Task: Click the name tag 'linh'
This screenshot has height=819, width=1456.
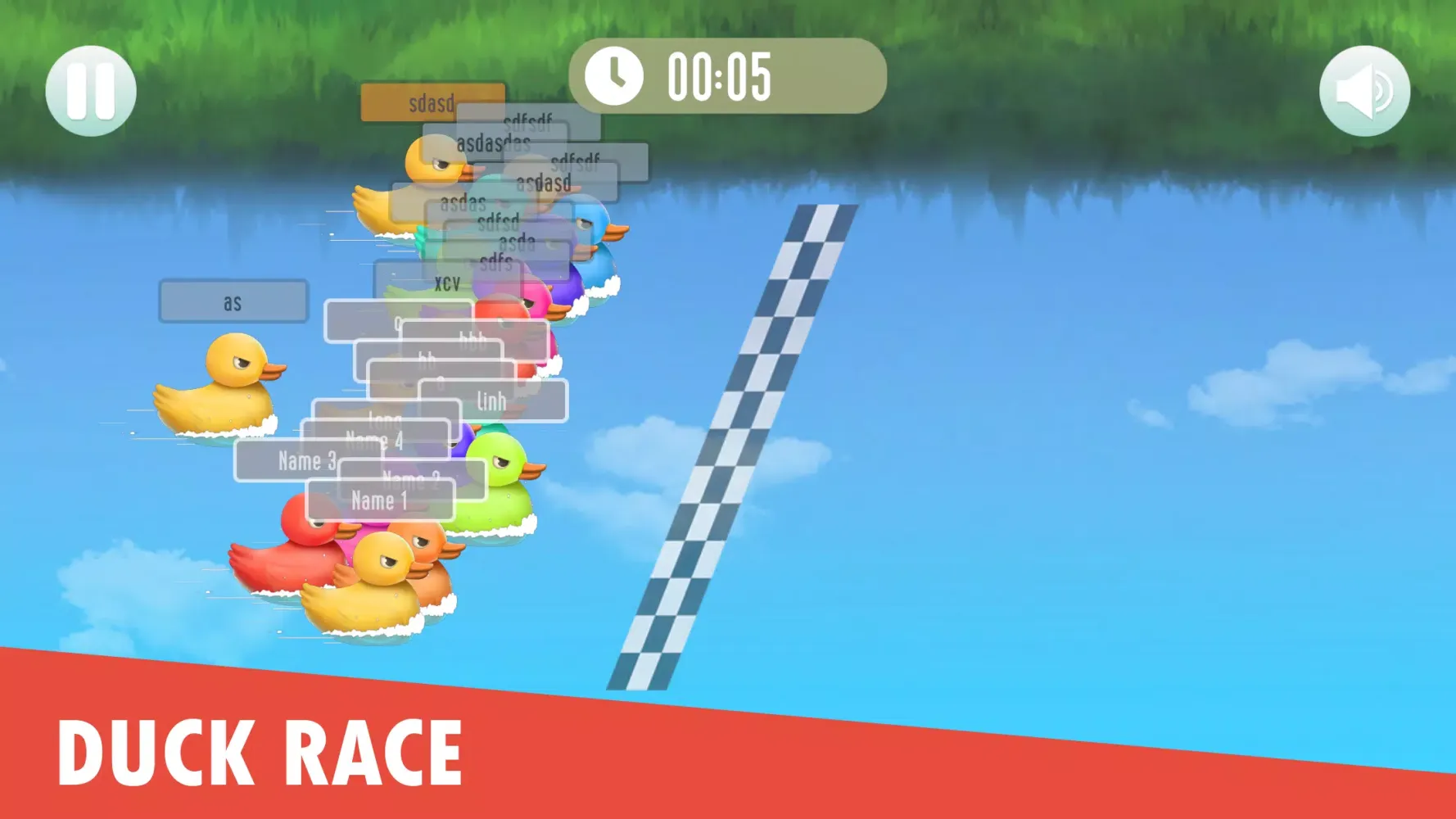Action: [x=493, y=400]
